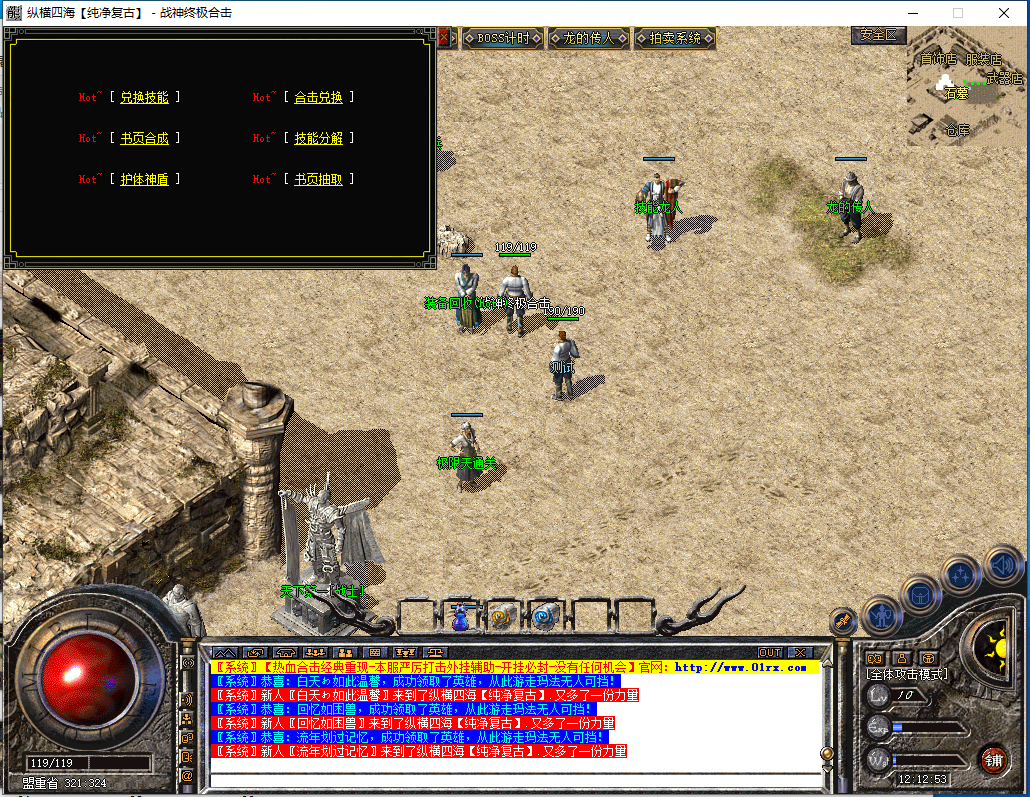Image resolution: width=1030 pixels, height=797 pixels.
Task: Click the 龙的传人 top menu button
Action: tap(589, 38)
